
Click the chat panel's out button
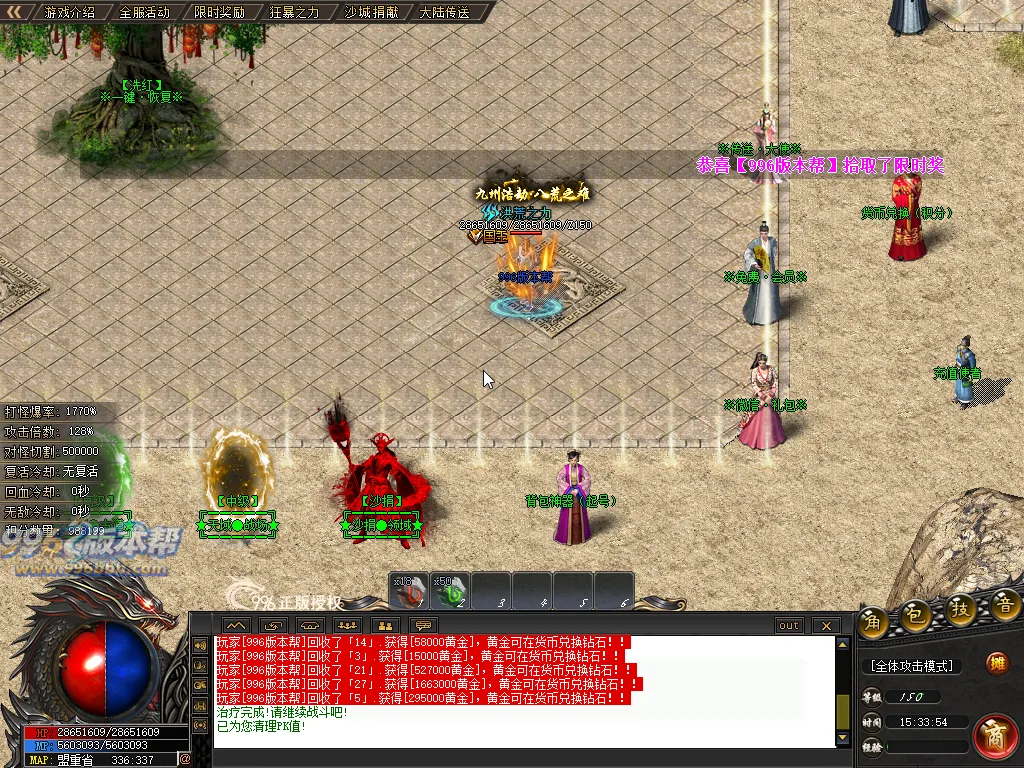click(789, 626)
